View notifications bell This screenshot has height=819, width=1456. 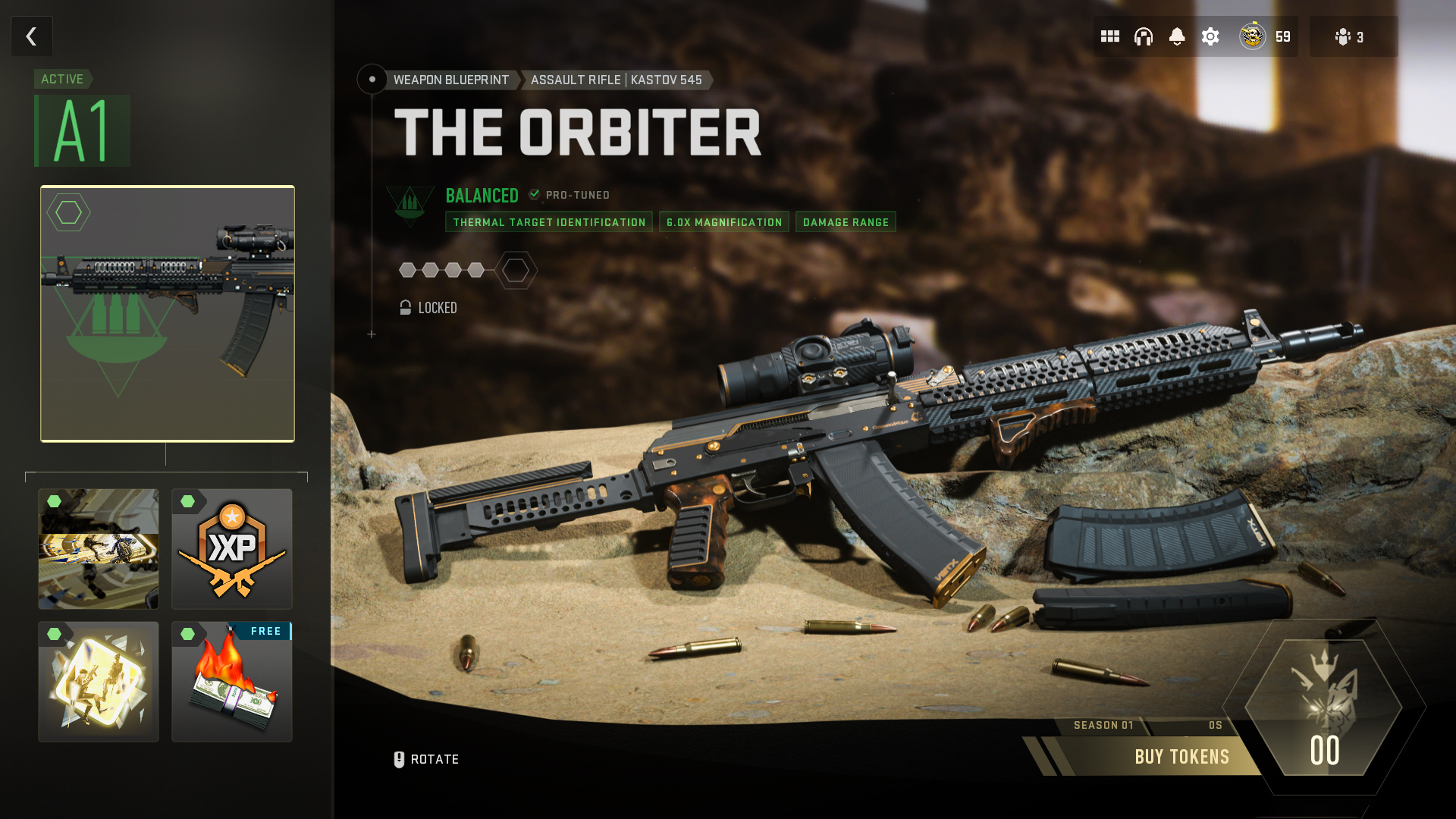[x=1177, y=36]
